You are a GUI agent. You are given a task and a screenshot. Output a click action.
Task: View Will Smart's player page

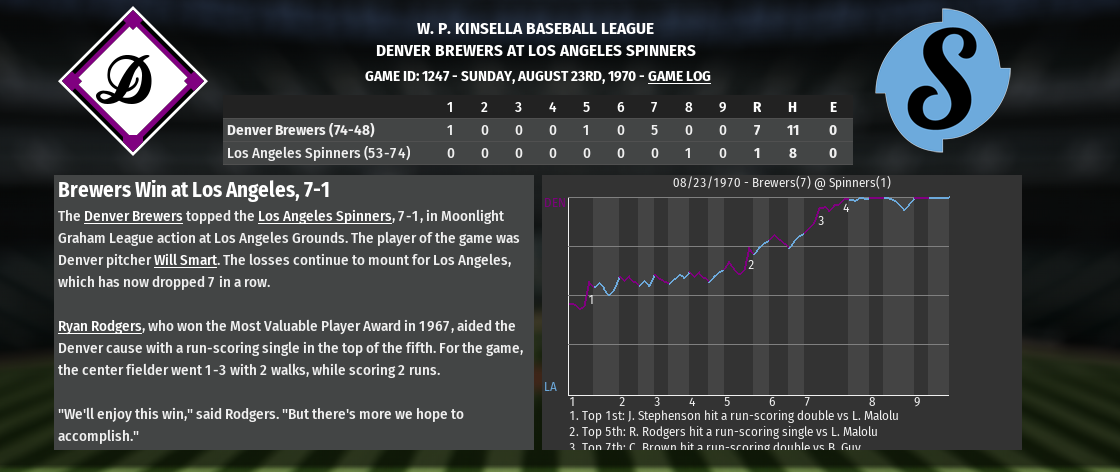(x=187, y=260)
